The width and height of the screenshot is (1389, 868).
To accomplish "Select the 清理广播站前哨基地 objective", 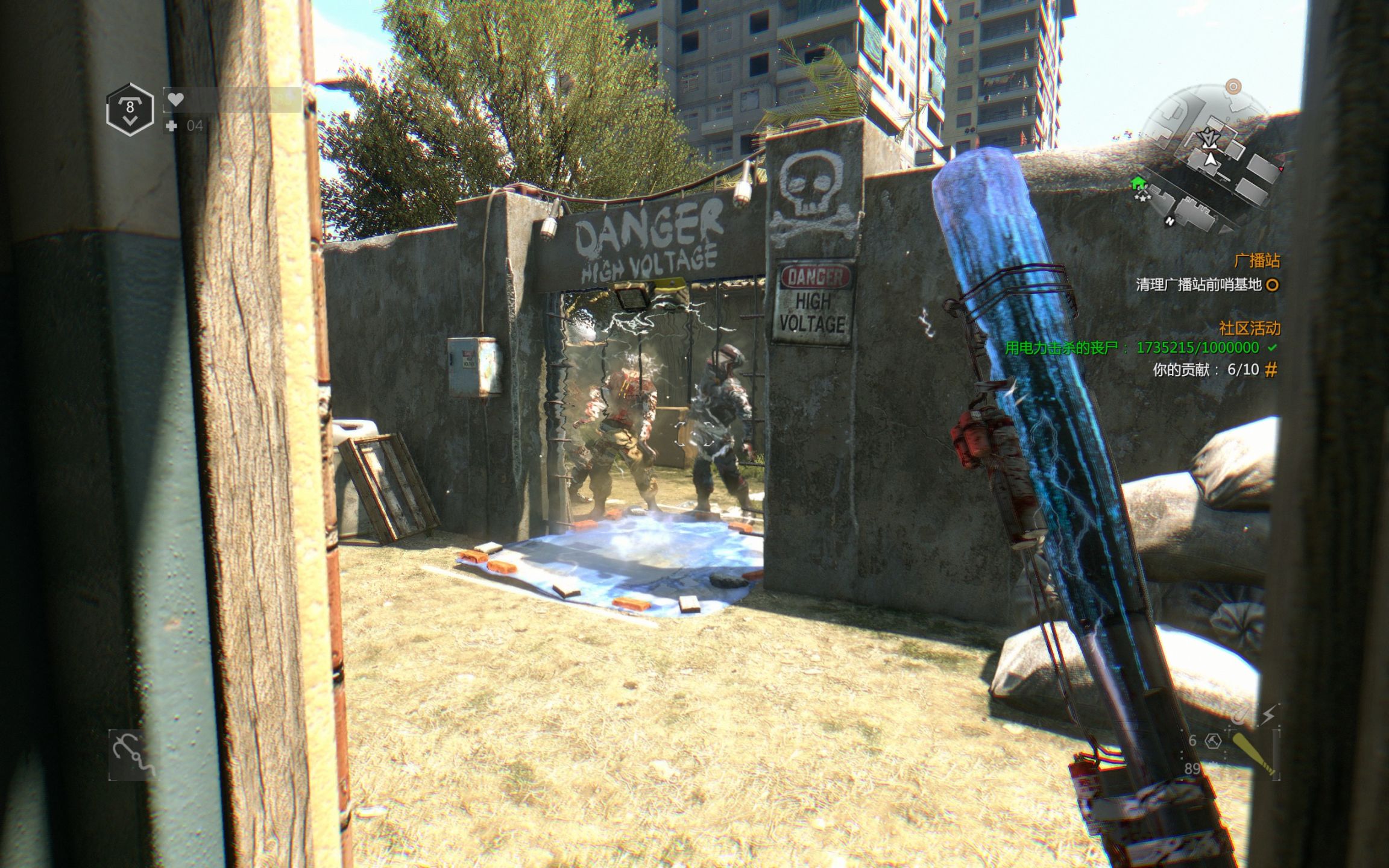I will pyautogui.click(x=1198, y=285).
